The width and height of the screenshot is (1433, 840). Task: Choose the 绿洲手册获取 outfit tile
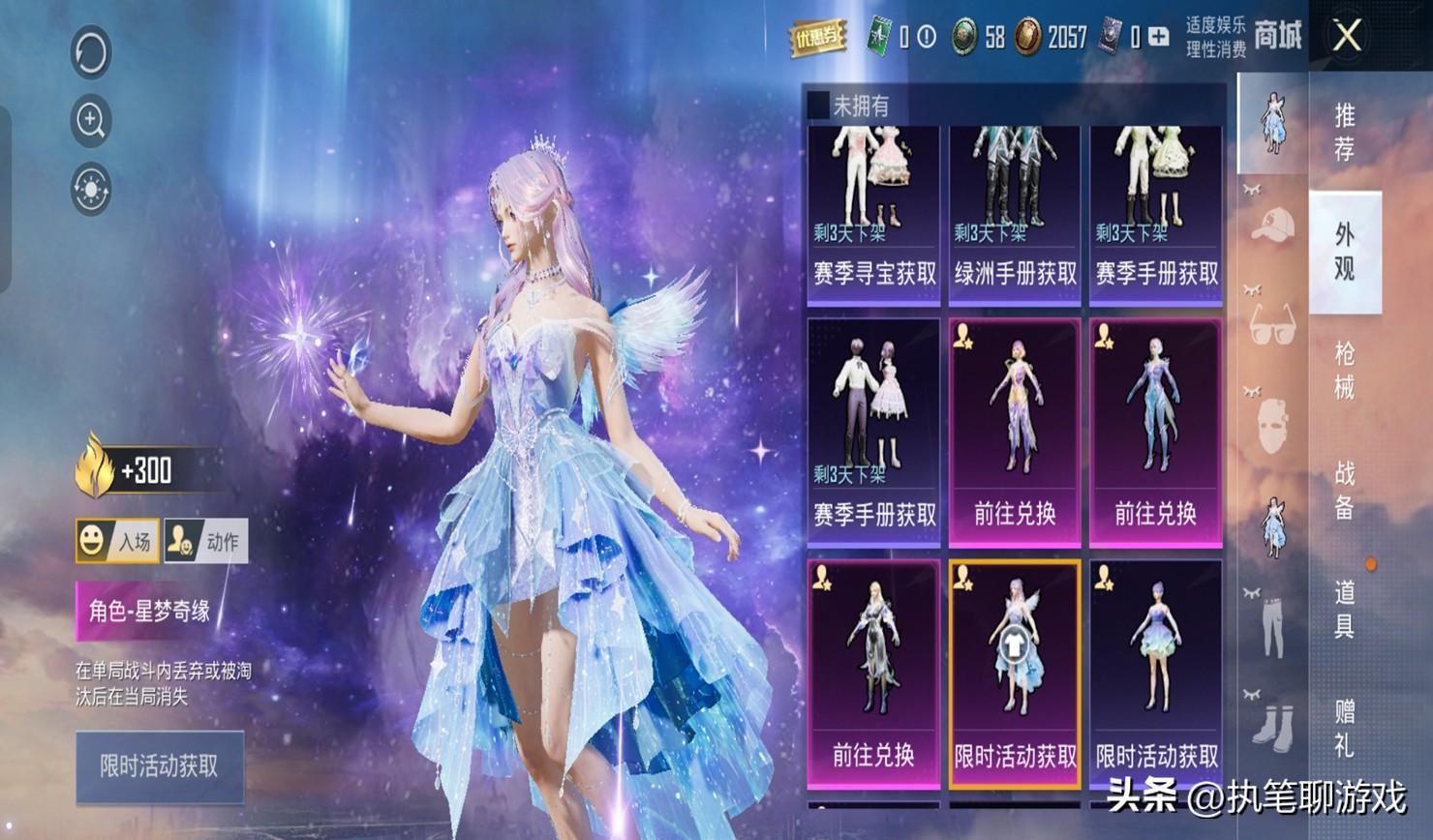[x=1015, y=215]
